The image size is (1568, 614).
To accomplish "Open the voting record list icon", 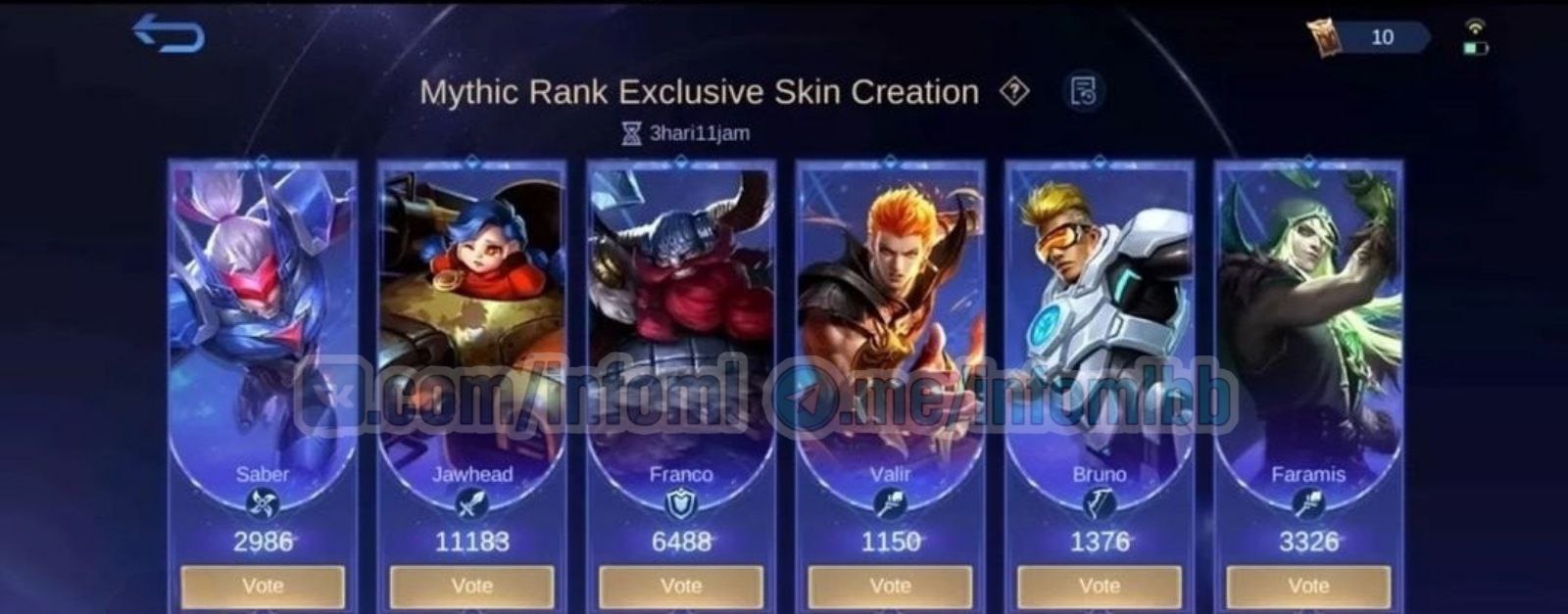I will (x=1083, y=92).
